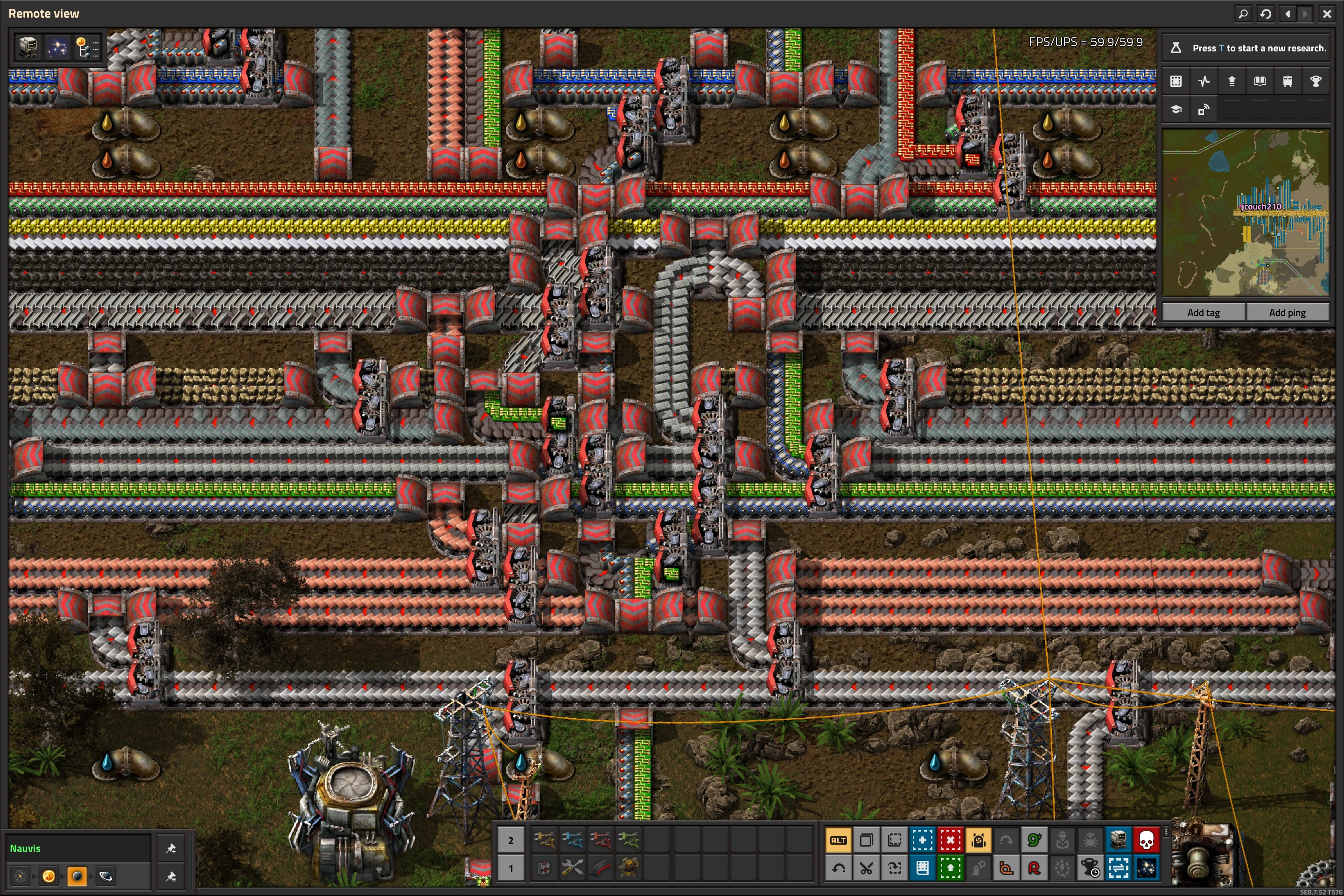The height and width of the screenshot is (896, 1344).
Task: Click the red skull shortcut button
Action: [1146, 840]
